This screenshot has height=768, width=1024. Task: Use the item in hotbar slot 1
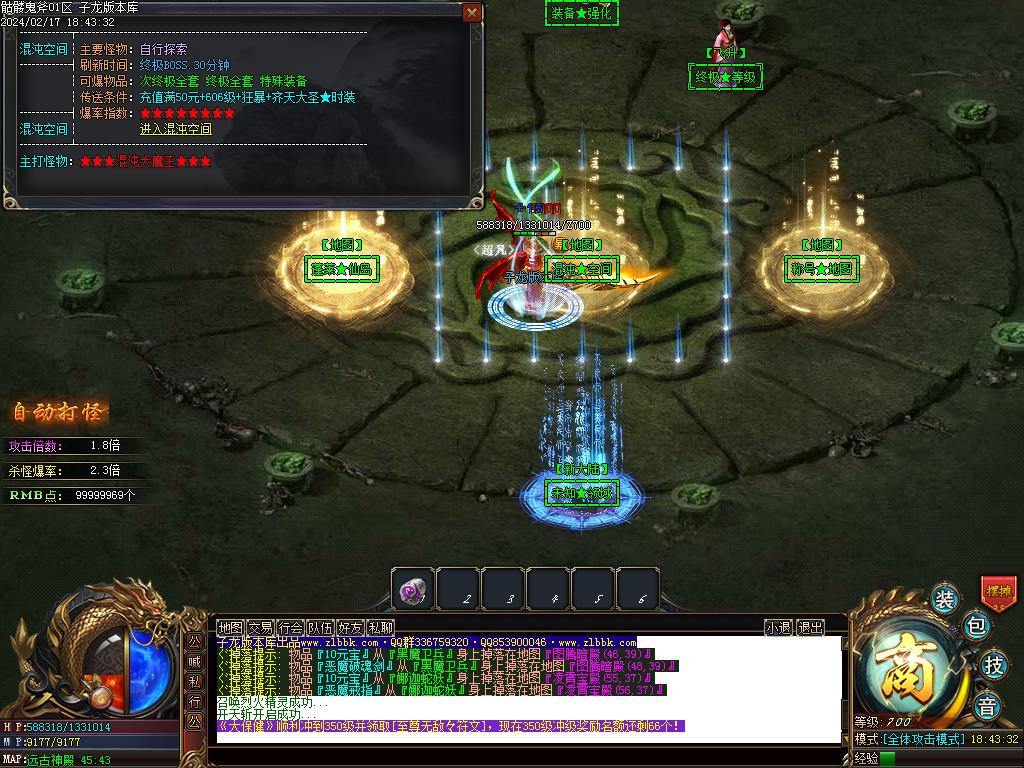pos(413,588)
